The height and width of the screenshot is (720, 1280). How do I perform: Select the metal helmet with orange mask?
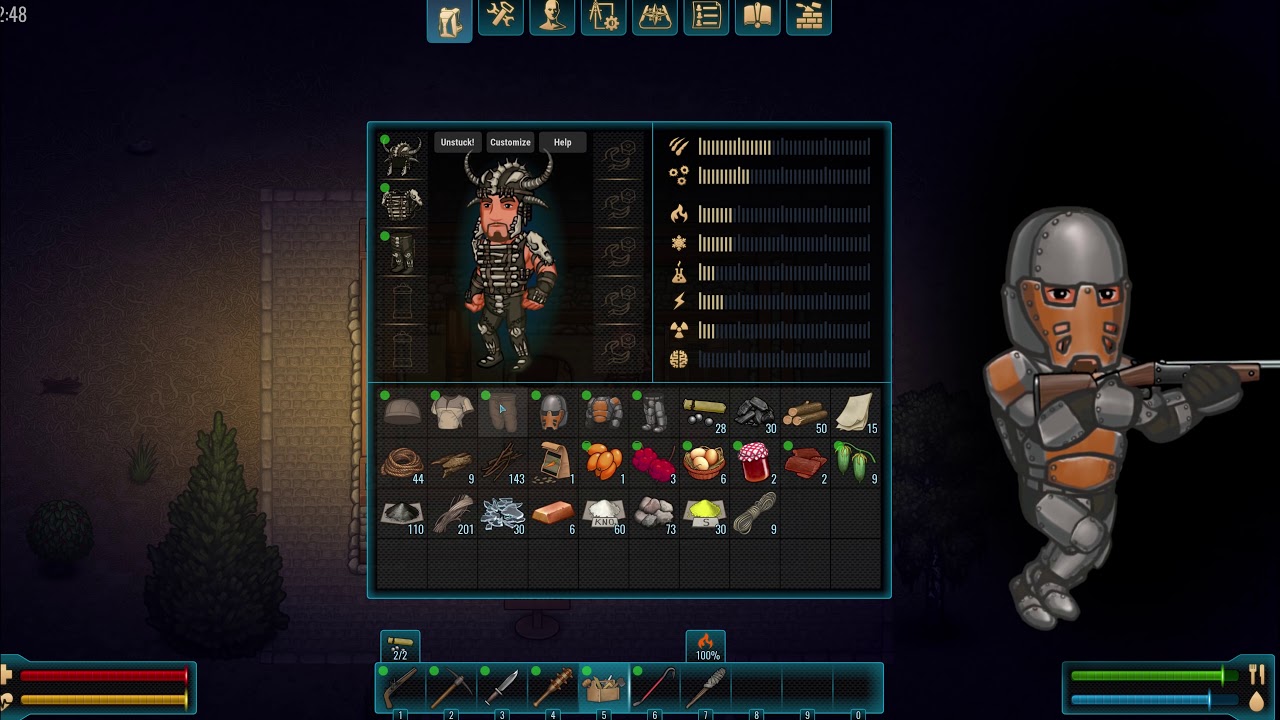[553, 412]
